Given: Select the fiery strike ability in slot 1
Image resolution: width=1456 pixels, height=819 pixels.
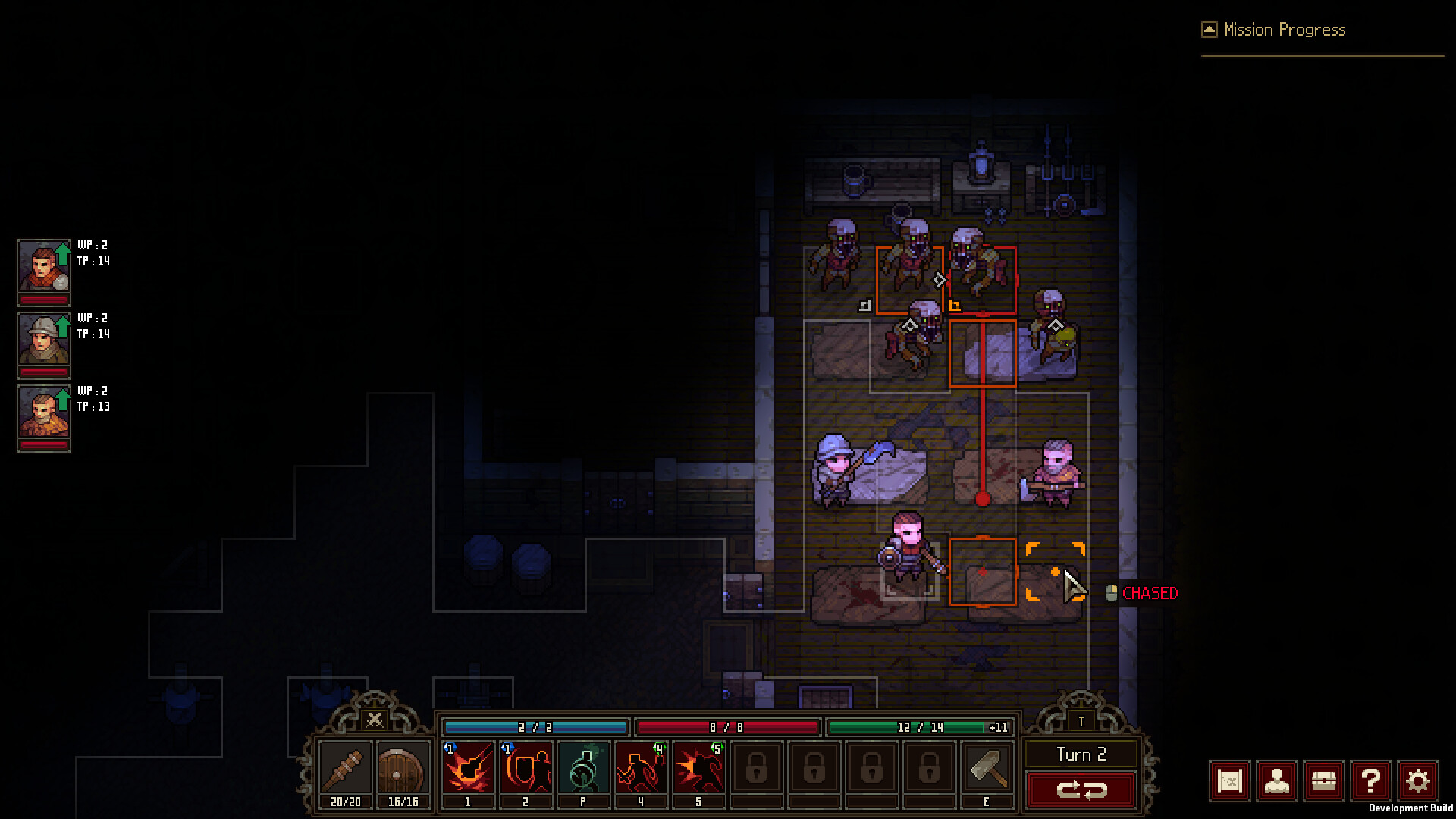Looking at the screenshot, I should click(x=468, y=767).
